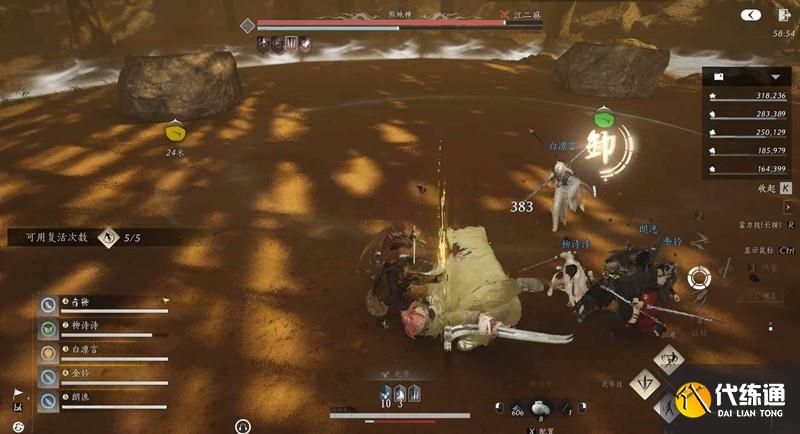Select the top damage ranking row 318,236
This screenshot has width=800, height=434.
tap(750, 97)
